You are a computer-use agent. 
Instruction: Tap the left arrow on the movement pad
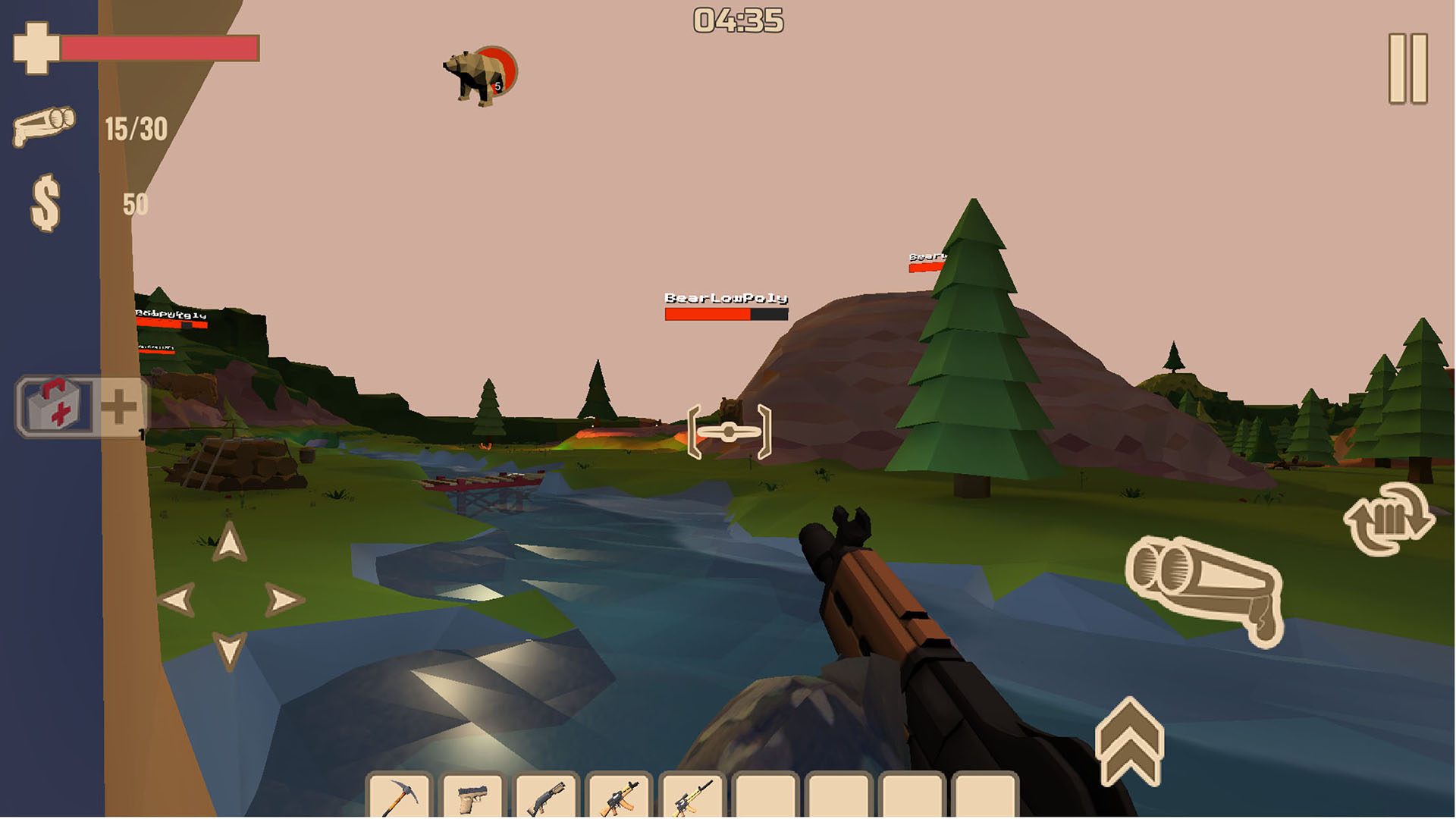coord(178,599)
